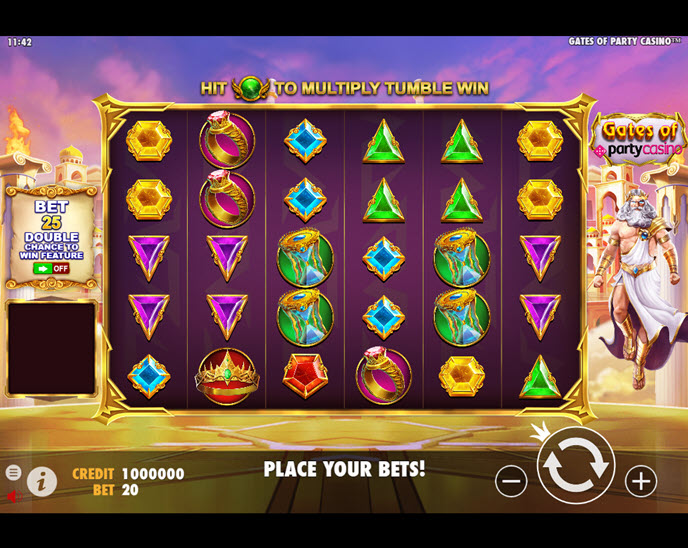The height and width of the screenshot is (548, 688).
Task: Decrease the bet with the minus button
Action: [511, 481]
